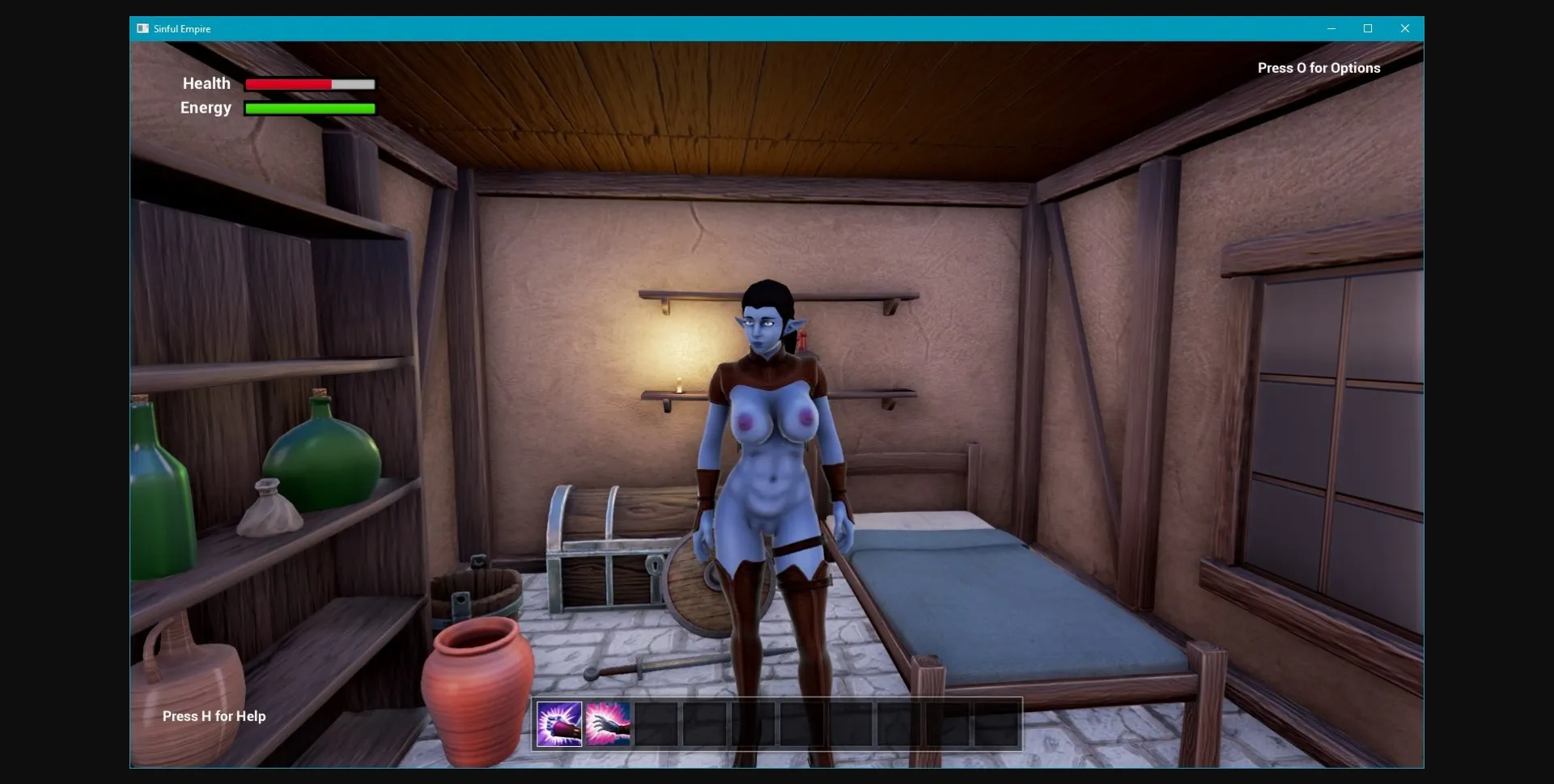
Task: Click the last slot on the skill hotbar
Action: click(996, 724)
